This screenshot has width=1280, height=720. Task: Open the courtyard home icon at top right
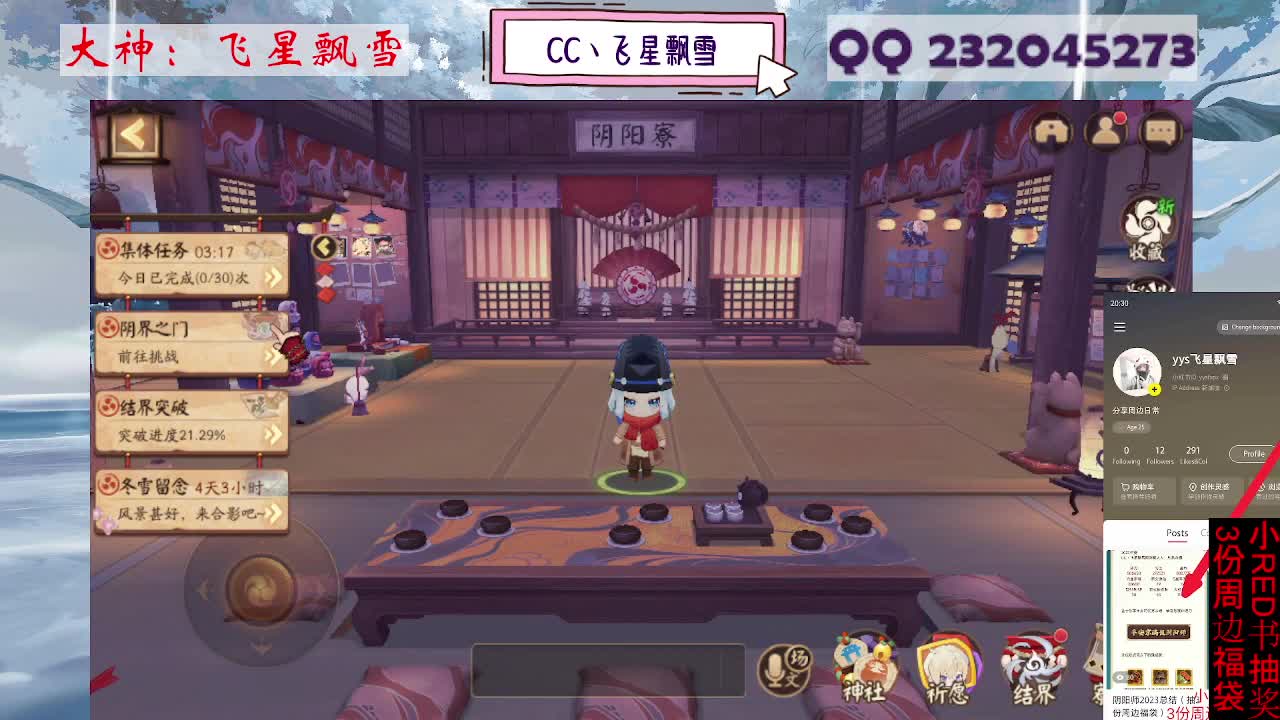(x=1053, y=131)
